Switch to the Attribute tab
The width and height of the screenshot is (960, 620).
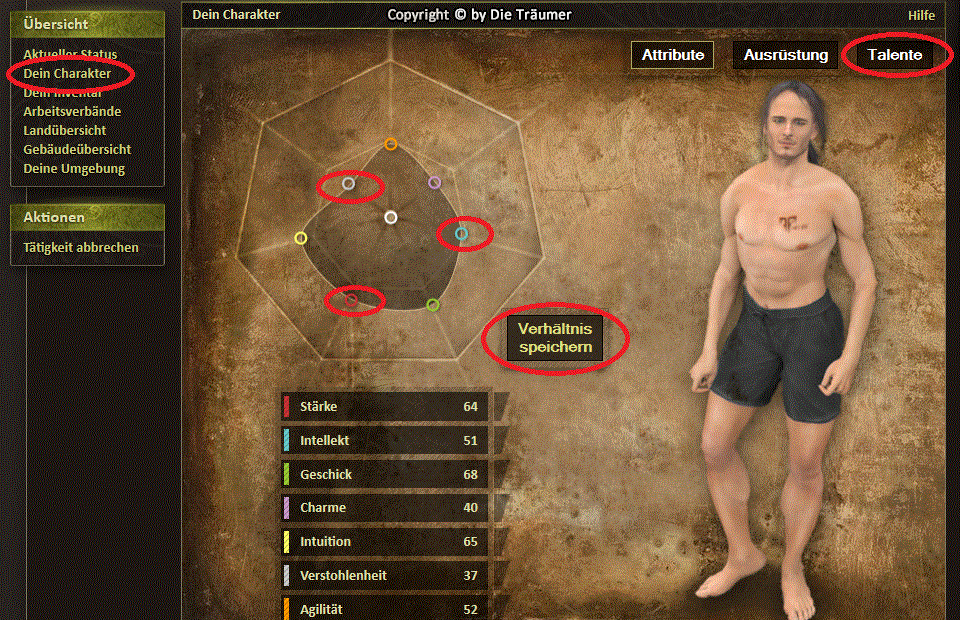pos(672,55)
